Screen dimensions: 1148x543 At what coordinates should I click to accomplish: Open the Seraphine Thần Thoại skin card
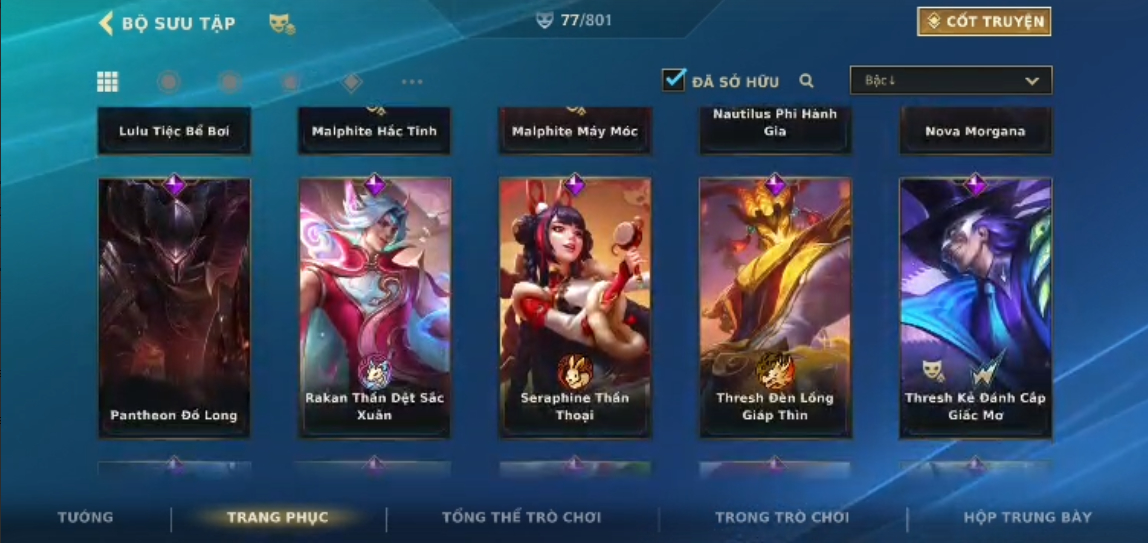coord(575,307)
